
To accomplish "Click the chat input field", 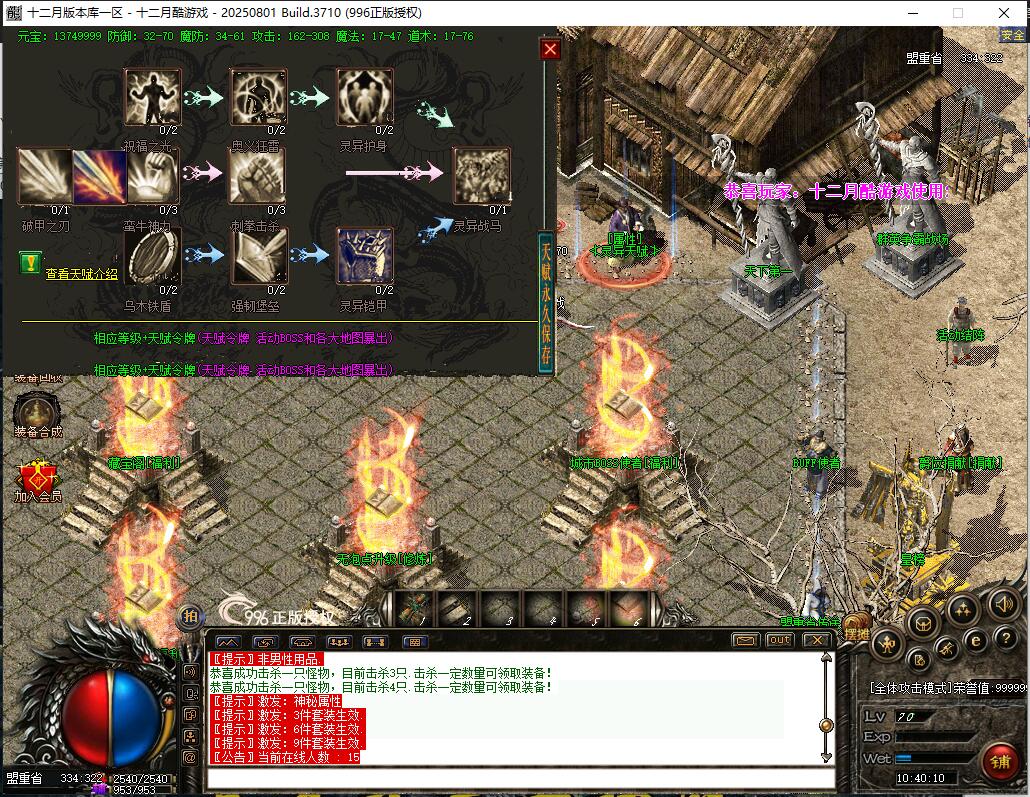I will (x=520, y=778).
